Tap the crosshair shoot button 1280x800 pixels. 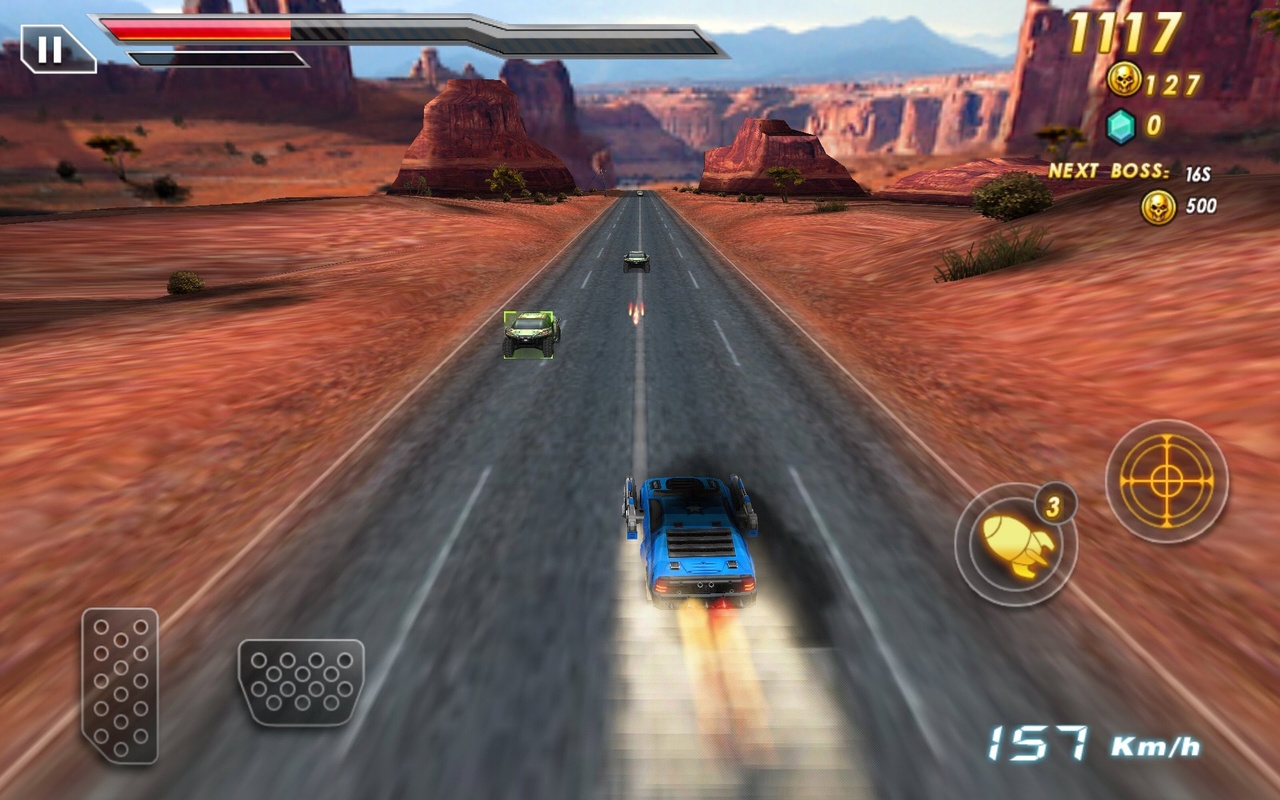[1166, 481]
